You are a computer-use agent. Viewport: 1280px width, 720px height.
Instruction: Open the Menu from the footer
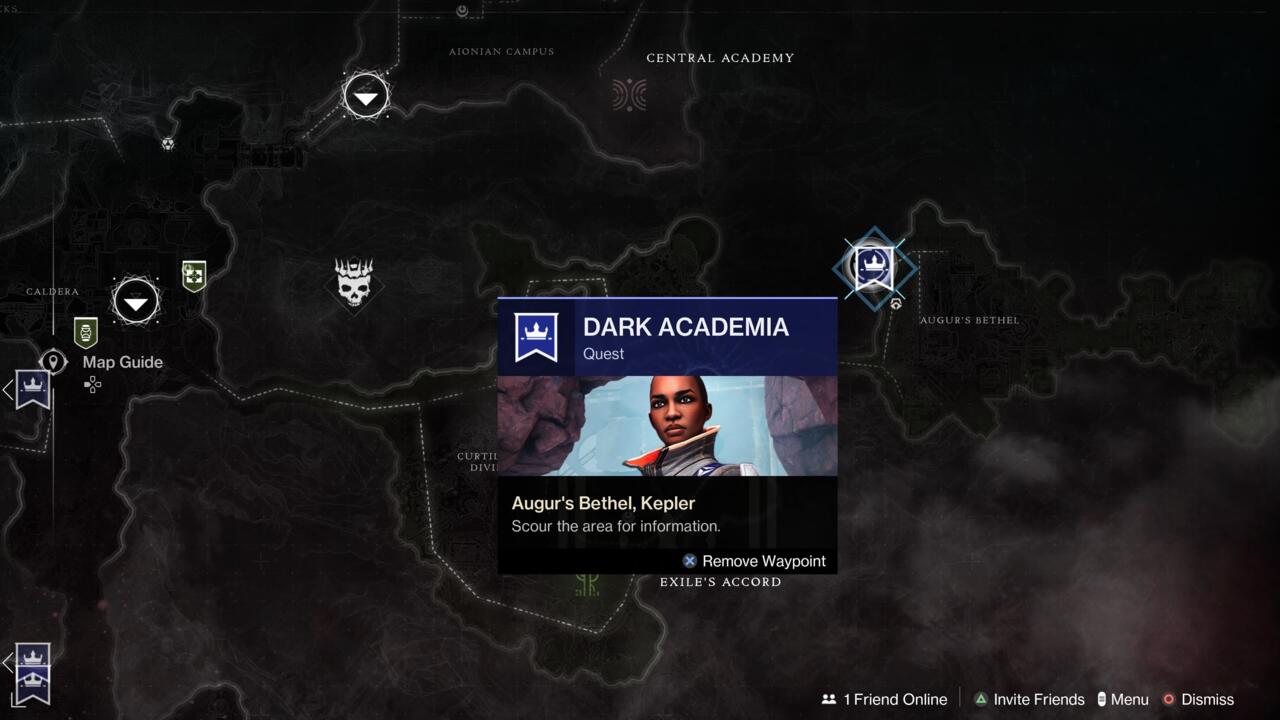(1122, 699)
